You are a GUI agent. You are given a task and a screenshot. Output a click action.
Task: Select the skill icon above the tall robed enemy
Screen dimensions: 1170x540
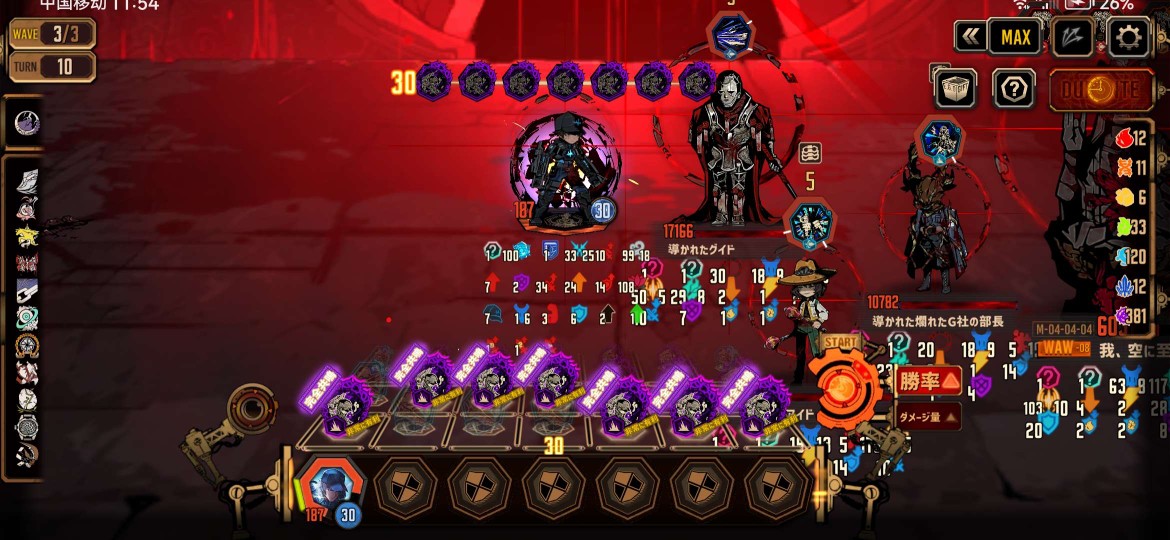tap(732, 36)
